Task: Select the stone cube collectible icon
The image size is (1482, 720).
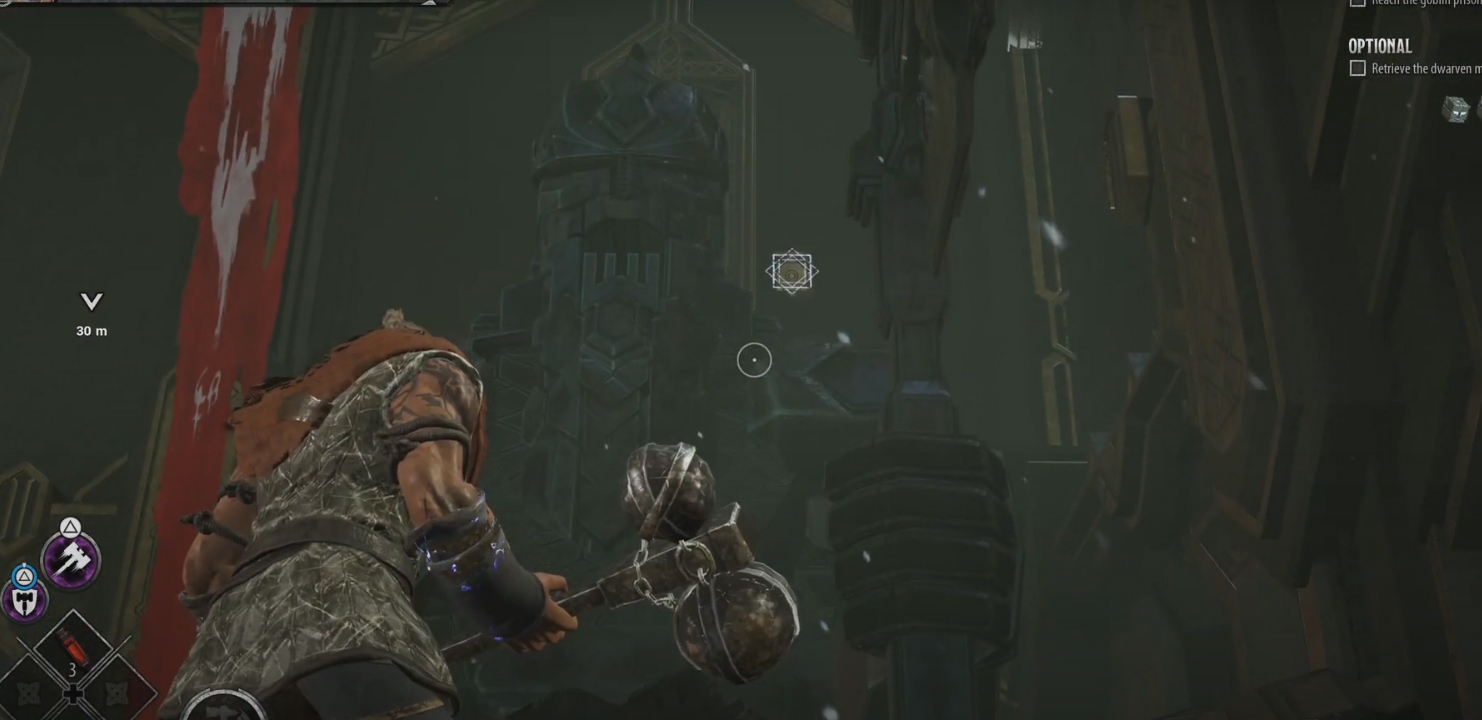Action: point(1455,108)
